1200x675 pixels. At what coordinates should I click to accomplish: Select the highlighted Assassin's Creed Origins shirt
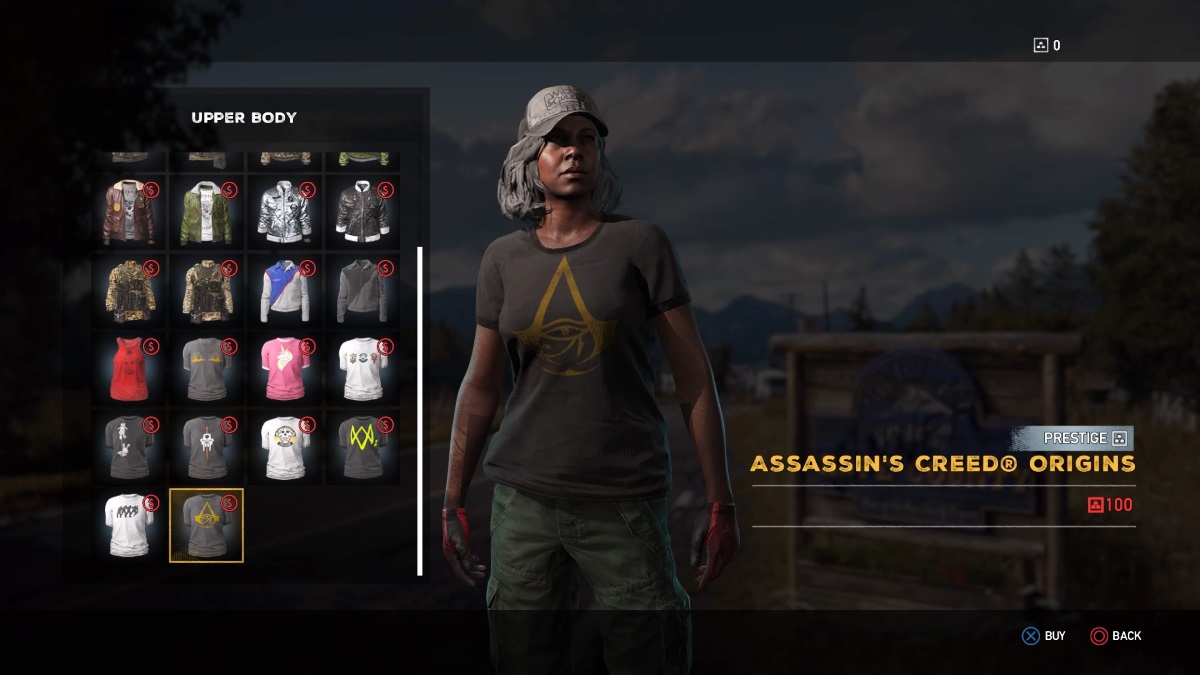[207, 525]
